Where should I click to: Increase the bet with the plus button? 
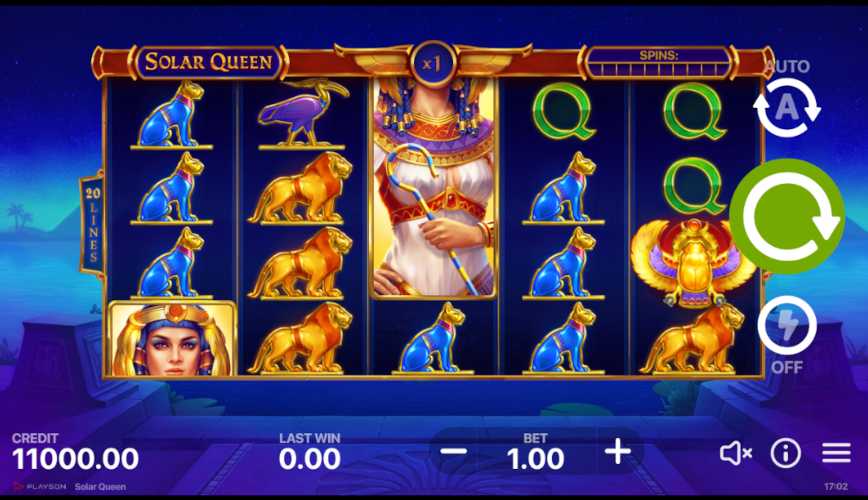pos(618,452)
